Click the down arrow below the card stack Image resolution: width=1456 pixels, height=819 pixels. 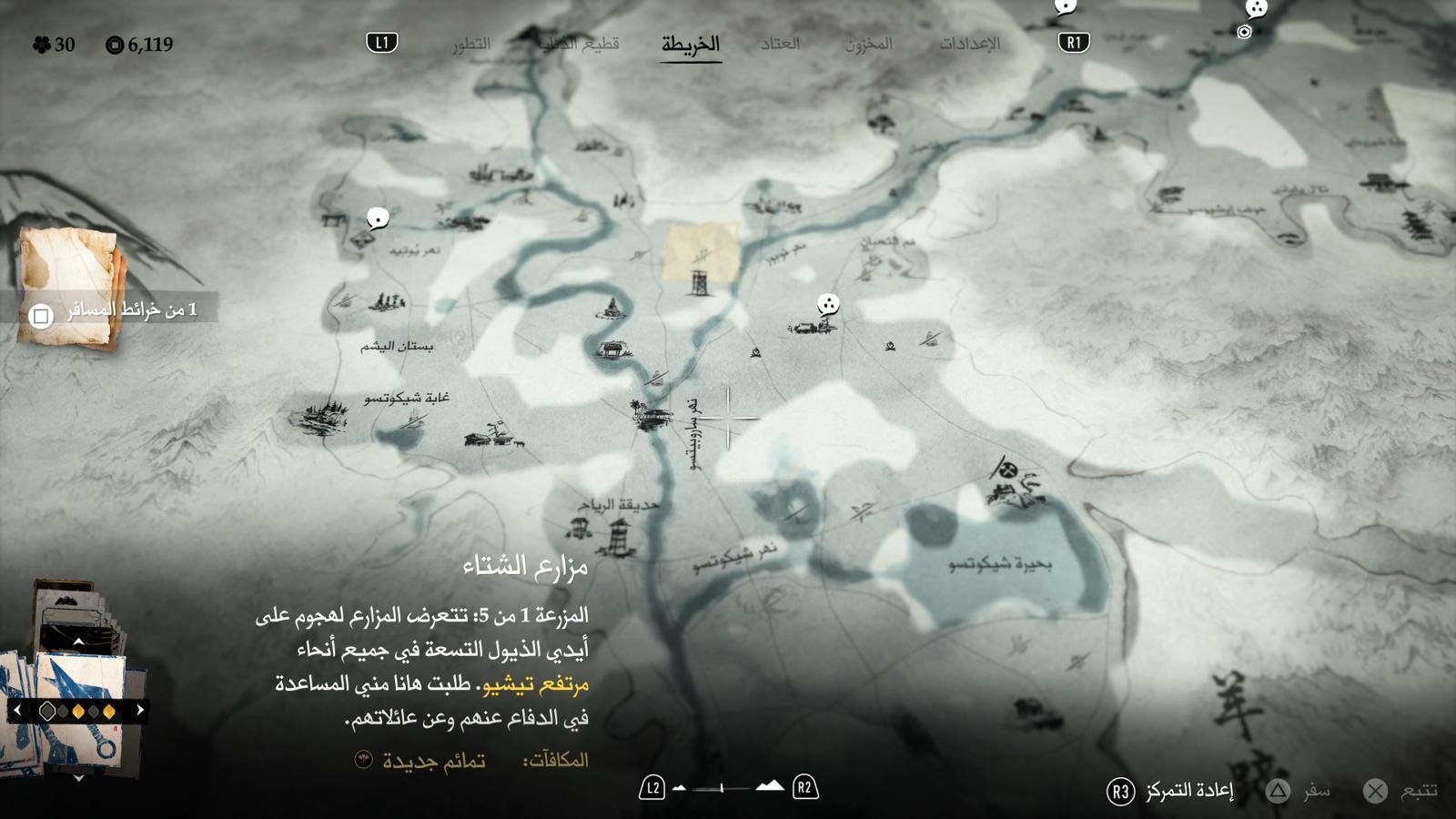click(x=78, y=778)
